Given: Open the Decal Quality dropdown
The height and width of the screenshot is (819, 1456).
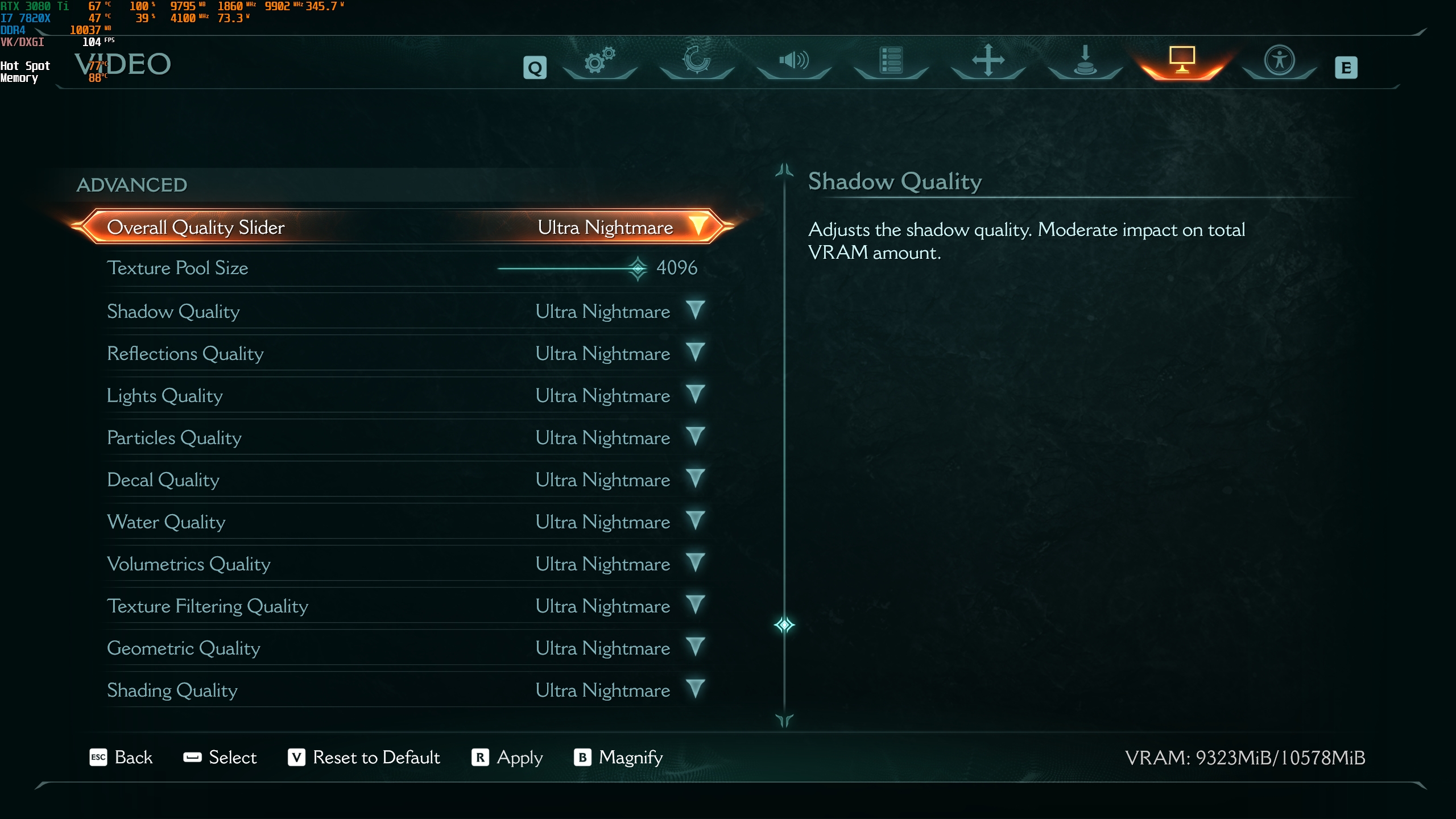Looking at the screenshot, I should coord(695,479).
